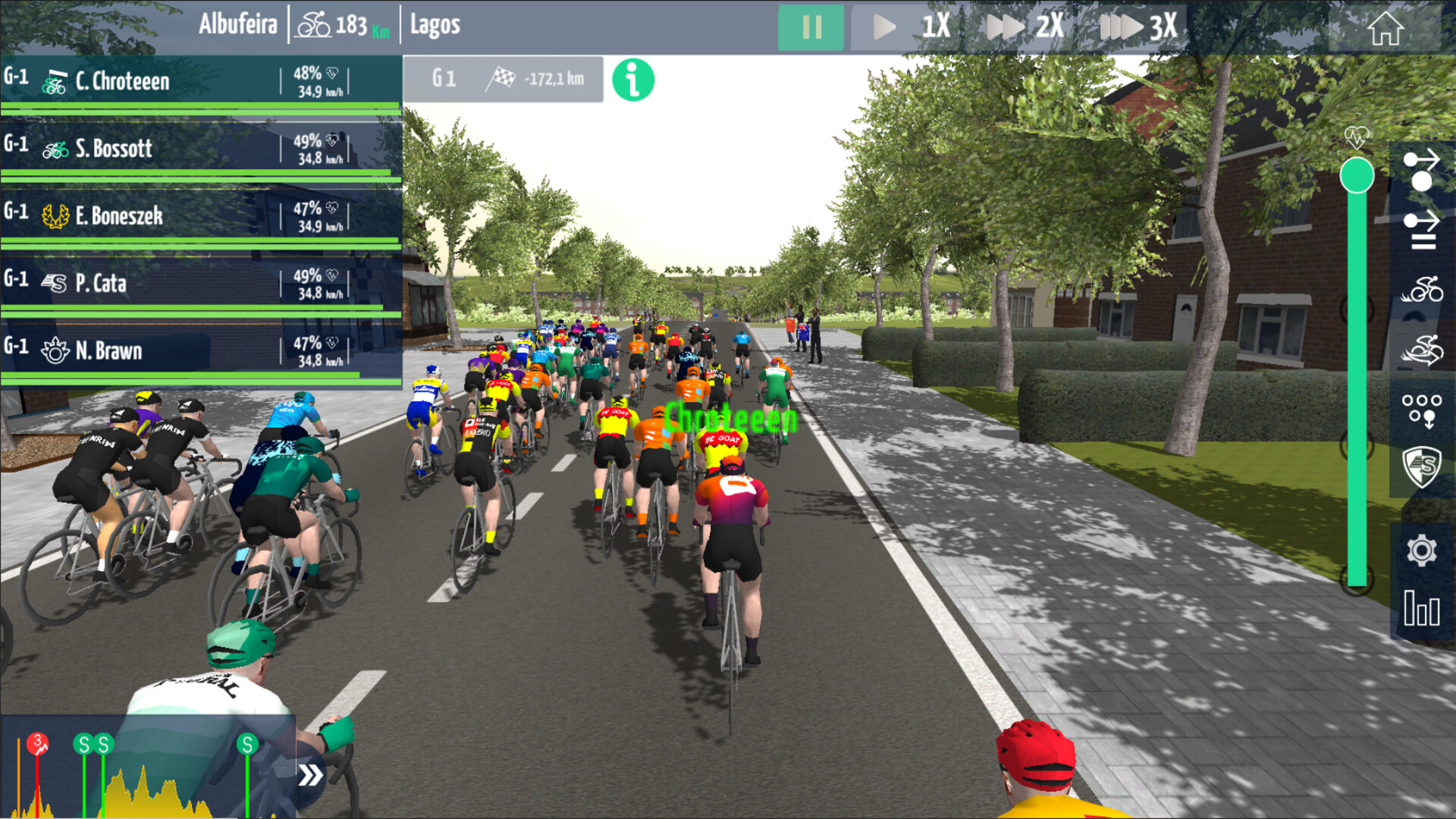Click the team shield icon

(x=1421, y=466)
